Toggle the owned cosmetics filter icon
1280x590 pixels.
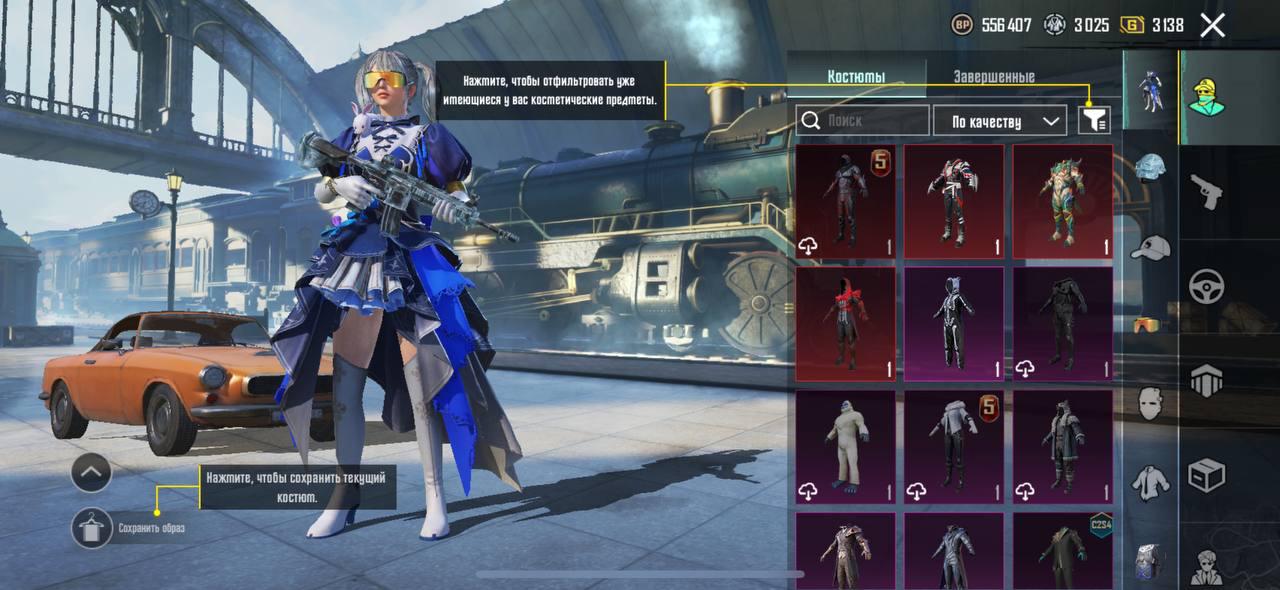[1095, 121]
